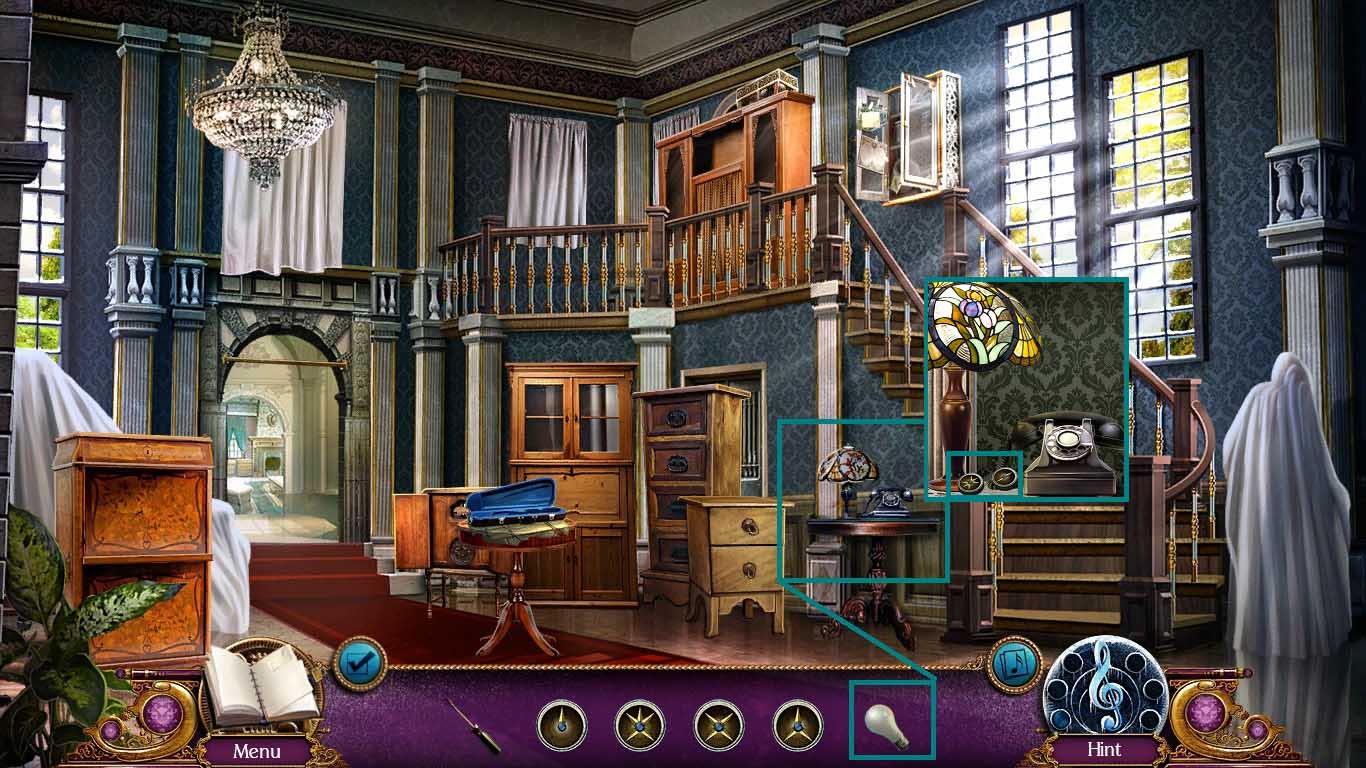Pick the light bulb from inventory

[887, 726]
